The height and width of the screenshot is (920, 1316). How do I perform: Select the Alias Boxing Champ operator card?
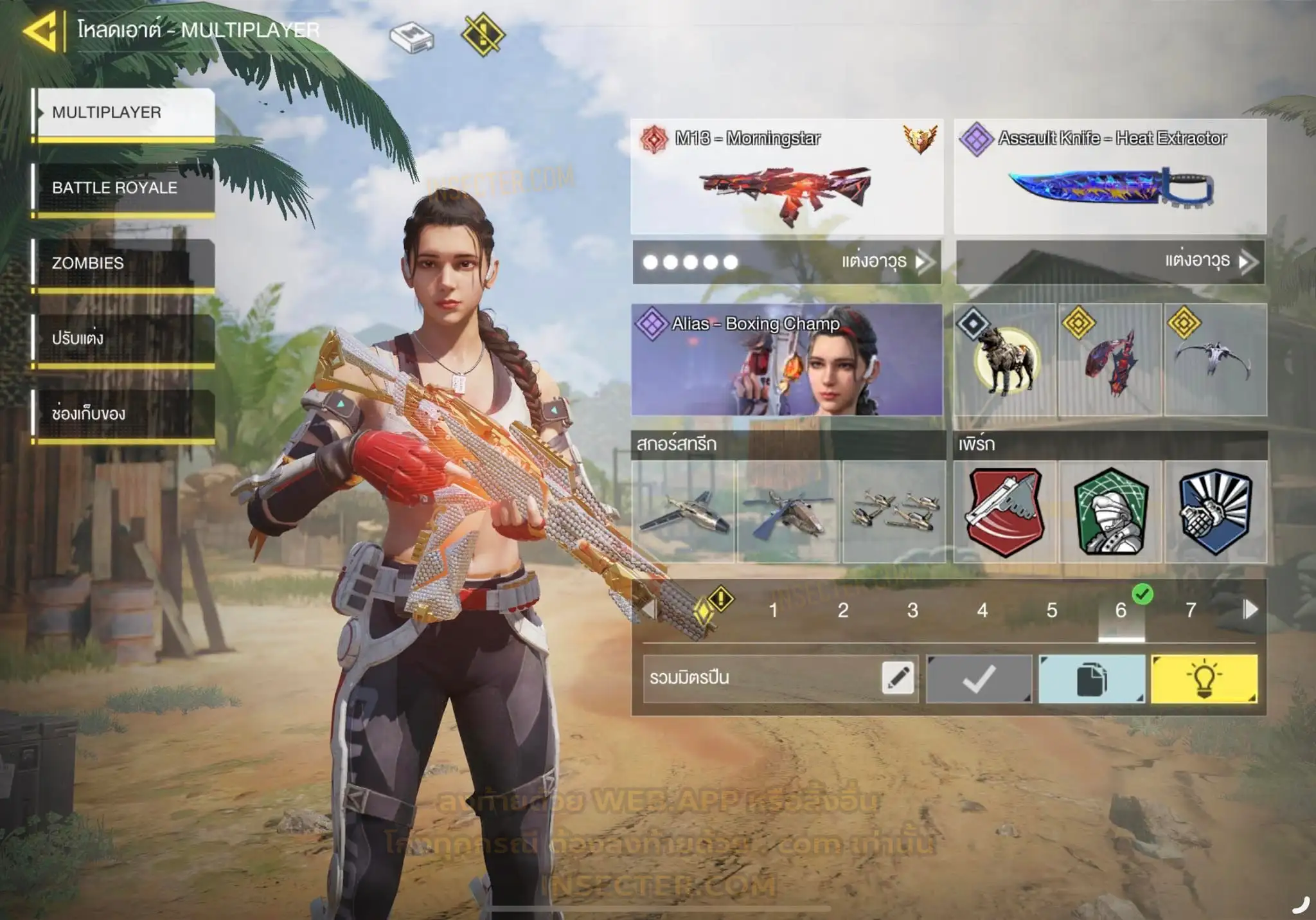787,359
